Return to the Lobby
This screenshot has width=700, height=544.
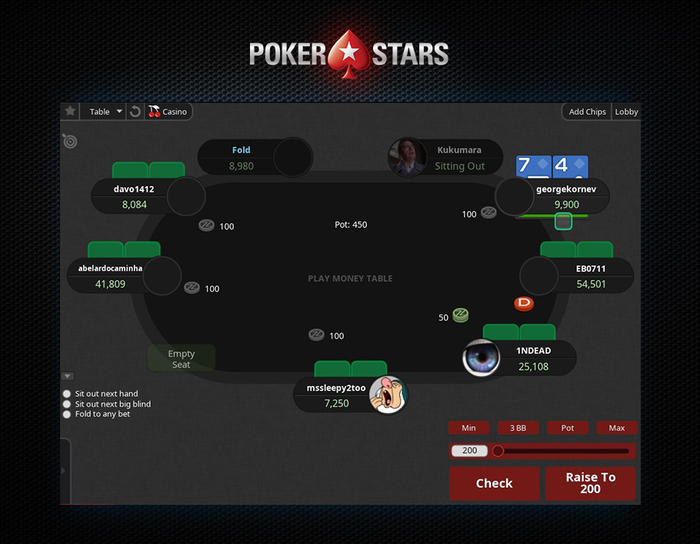pos(626,112)
